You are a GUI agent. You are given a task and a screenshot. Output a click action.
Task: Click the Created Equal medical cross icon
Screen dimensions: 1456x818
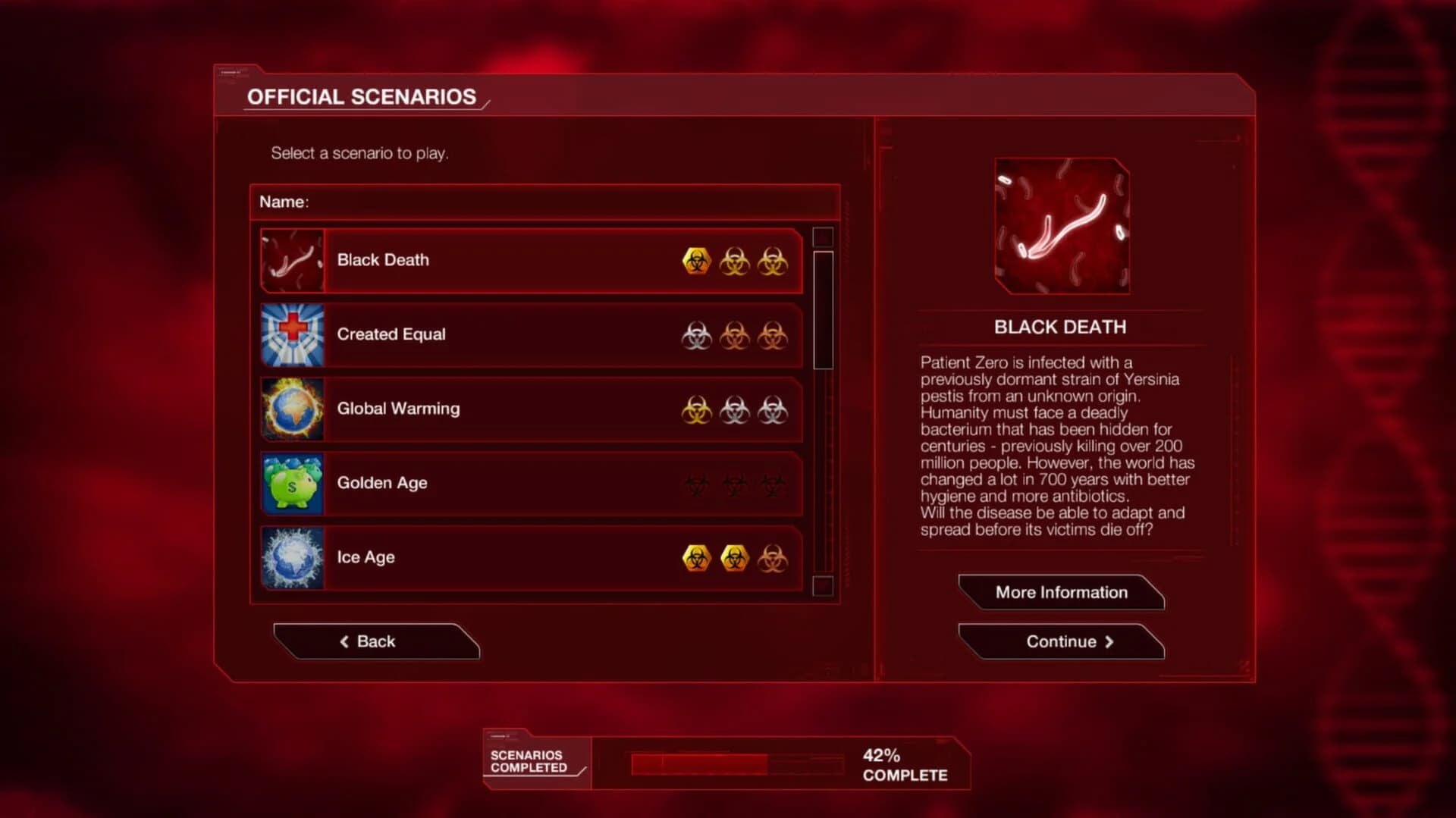[x=293, y=334]
